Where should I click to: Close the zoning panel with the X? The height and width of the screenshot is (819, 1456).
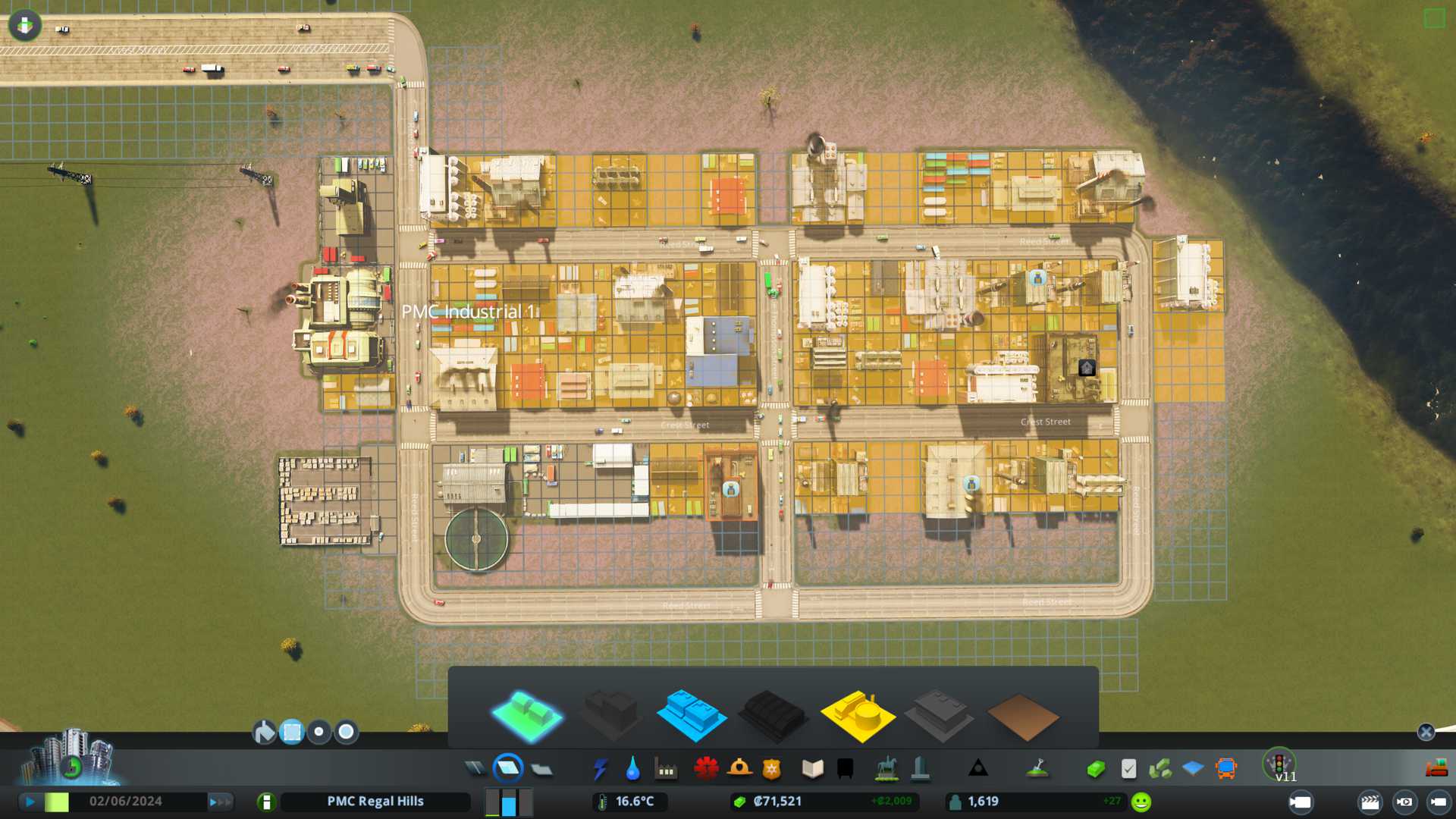[x=1426, y=732]
